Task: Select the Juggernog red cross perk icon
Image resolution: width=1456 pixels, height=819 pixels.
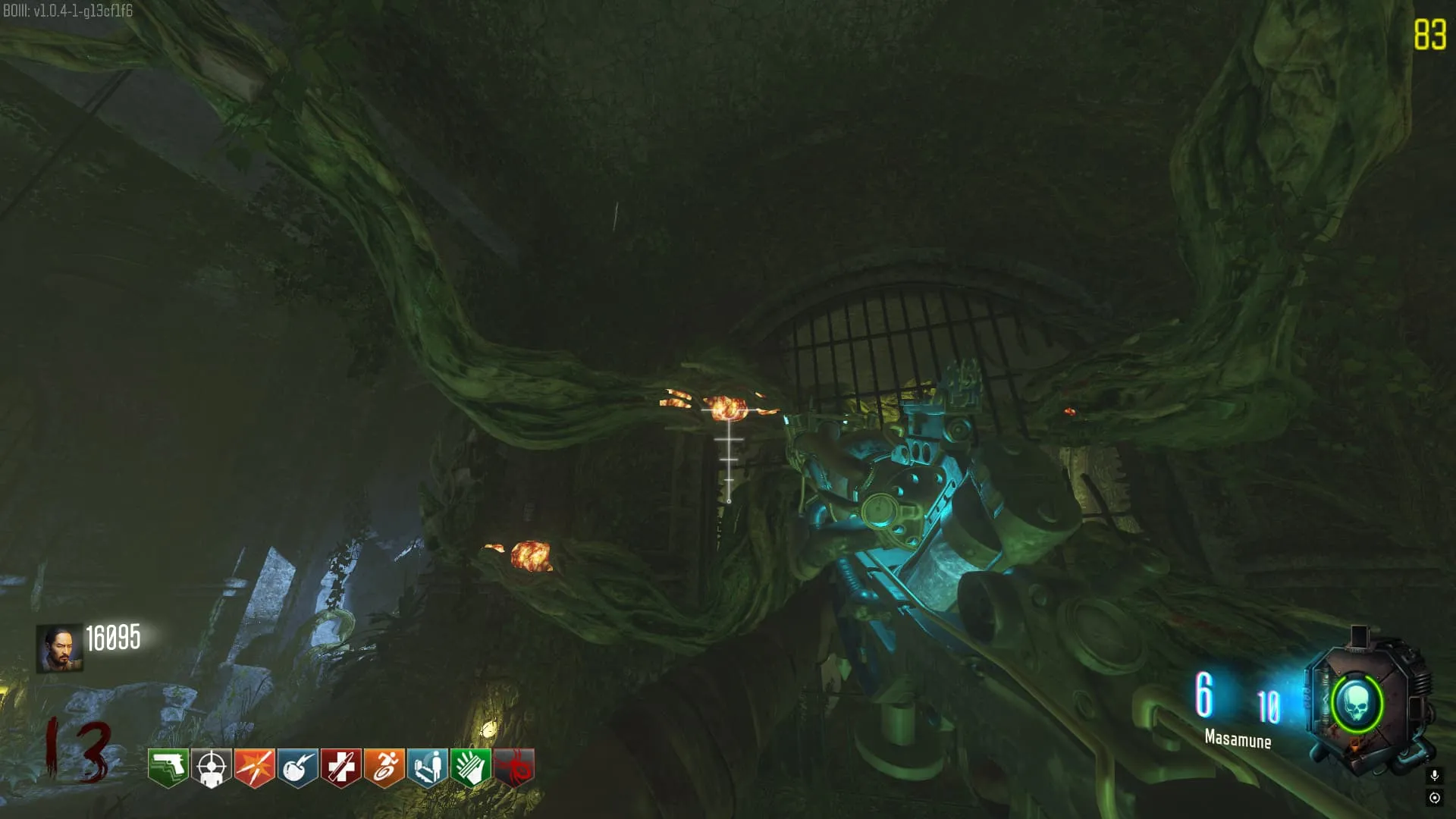Action: (x=341, y=767)
